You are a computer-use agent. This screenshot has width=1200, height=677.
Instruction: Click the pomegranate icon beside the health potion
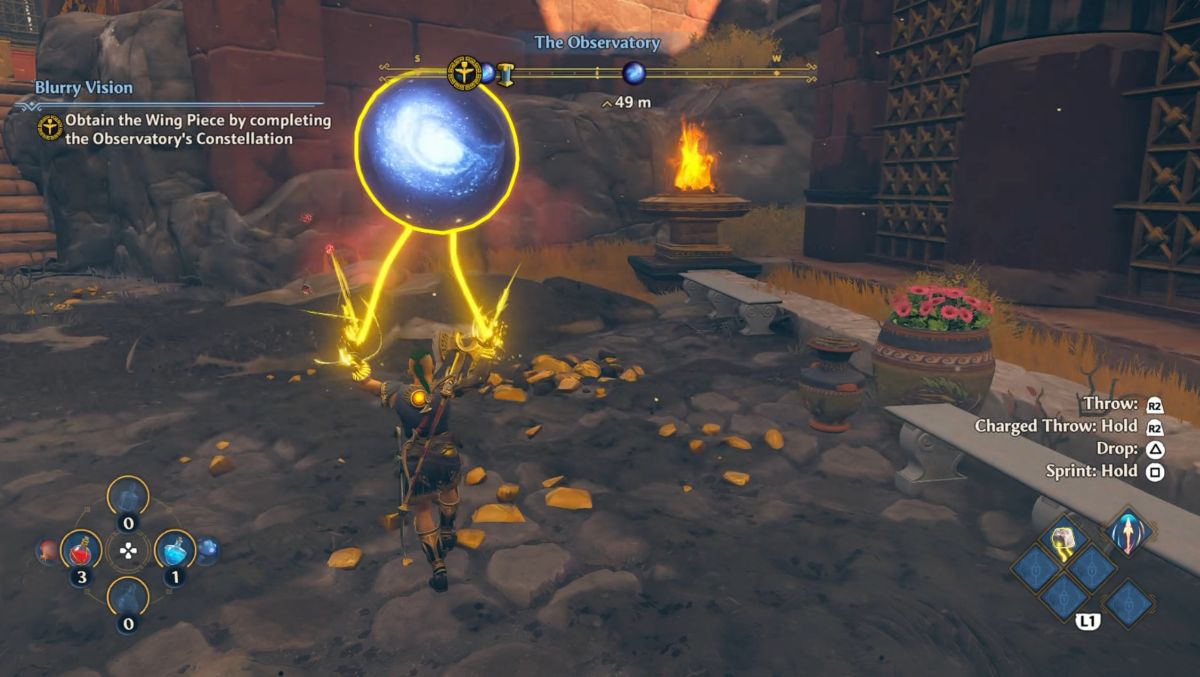tap(46, 549)
